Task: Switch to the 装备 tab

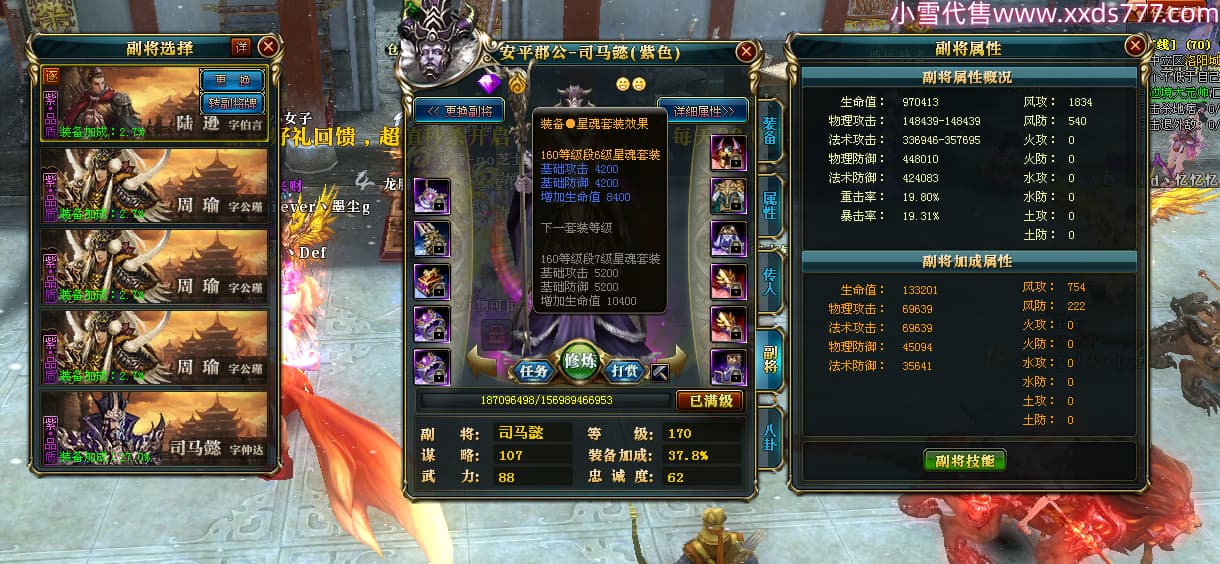Action: pos(770,132)
